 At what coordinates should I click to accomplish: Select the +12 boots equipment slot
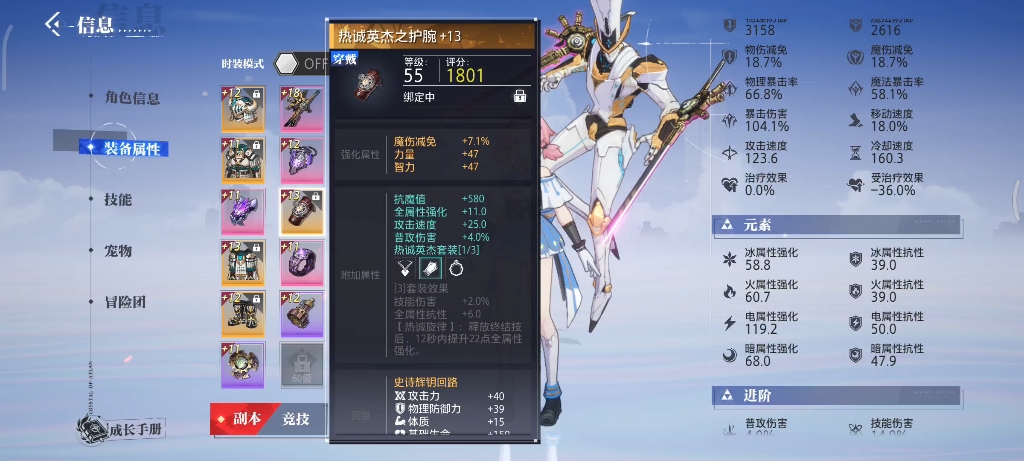click(243, 313)
